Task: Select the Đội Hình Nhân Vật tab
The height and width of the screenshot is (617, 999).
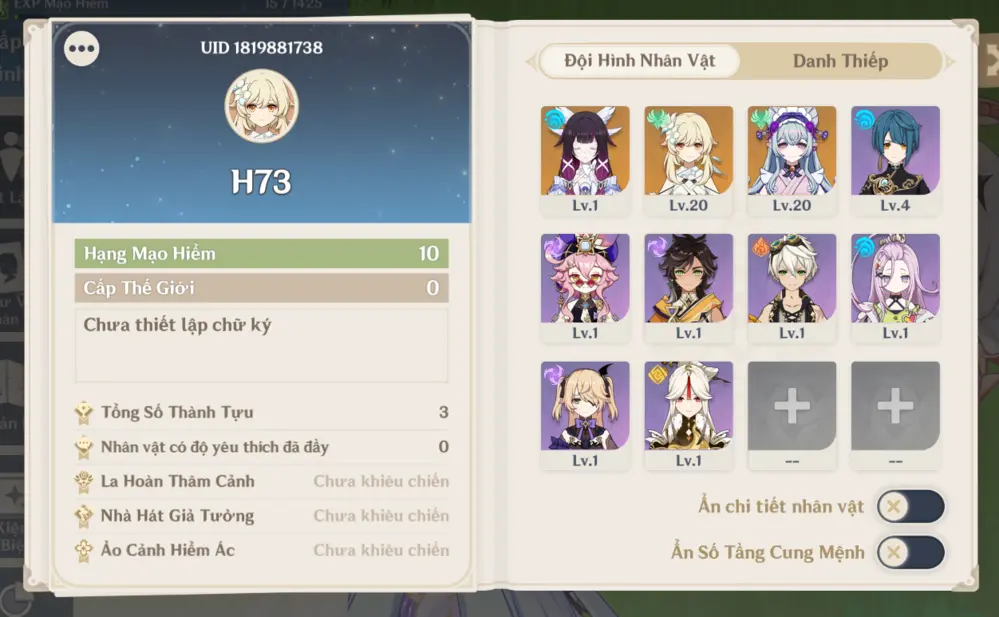Action: point(640,61)
